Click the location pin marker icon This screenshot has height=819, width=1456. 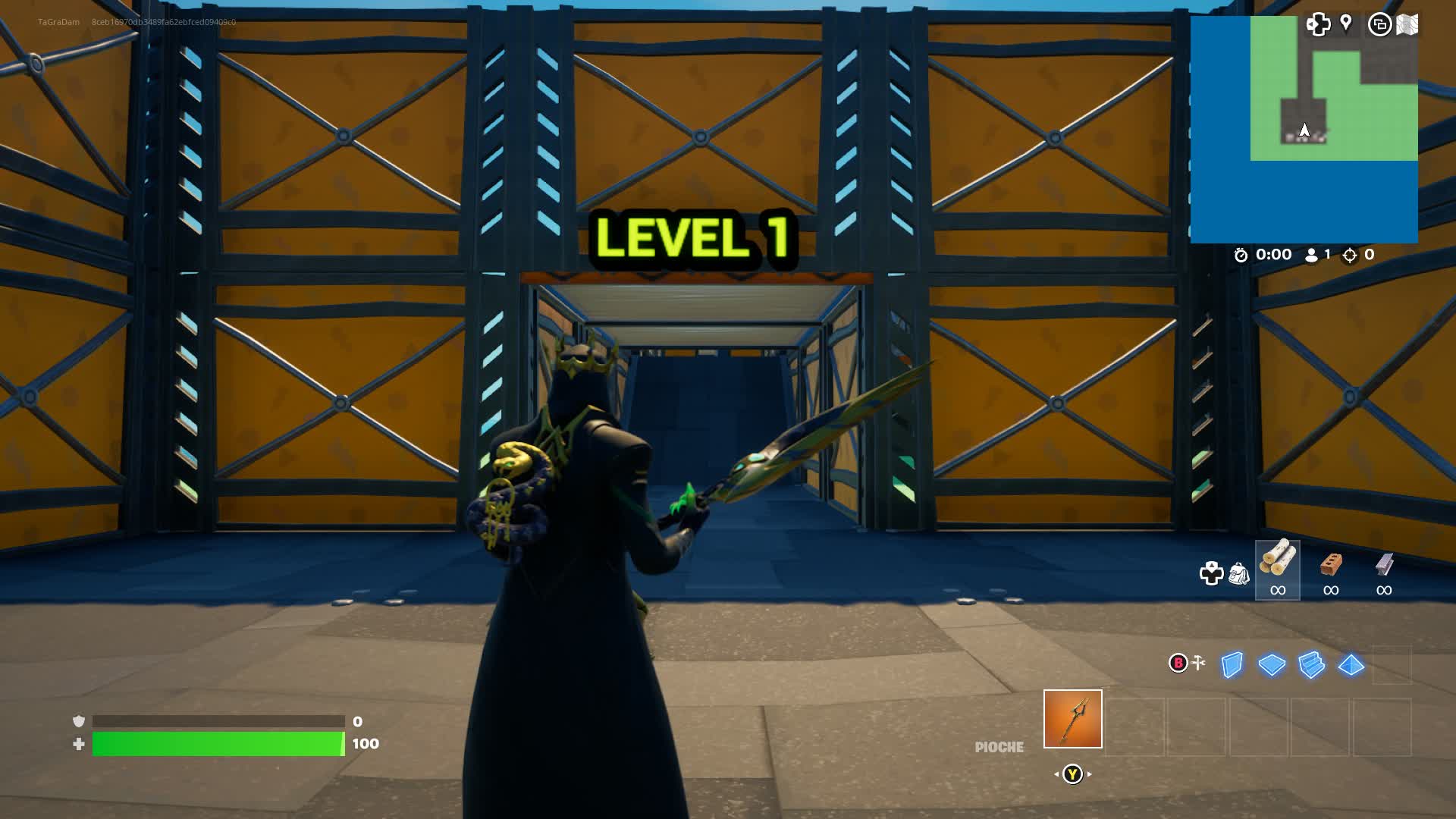pos(1346,24)
